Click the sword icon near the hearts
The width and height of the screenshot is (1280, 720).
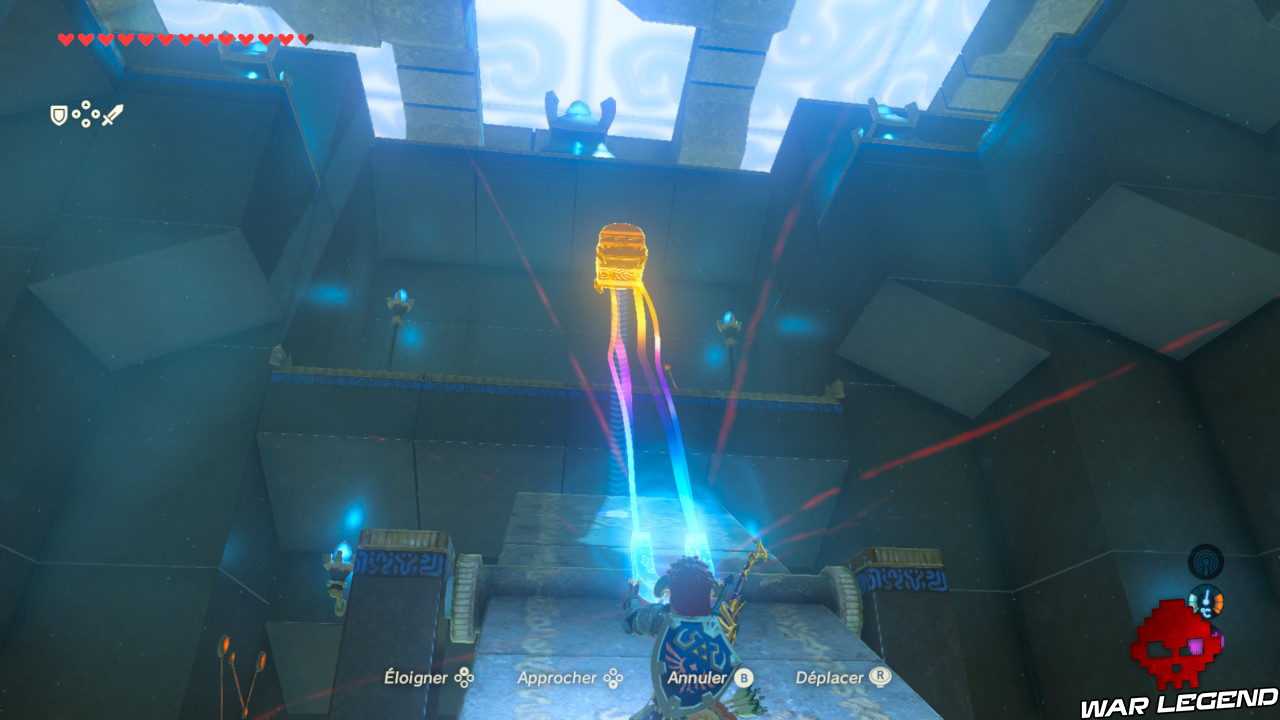pyautogui.click(x=112, y=114)
